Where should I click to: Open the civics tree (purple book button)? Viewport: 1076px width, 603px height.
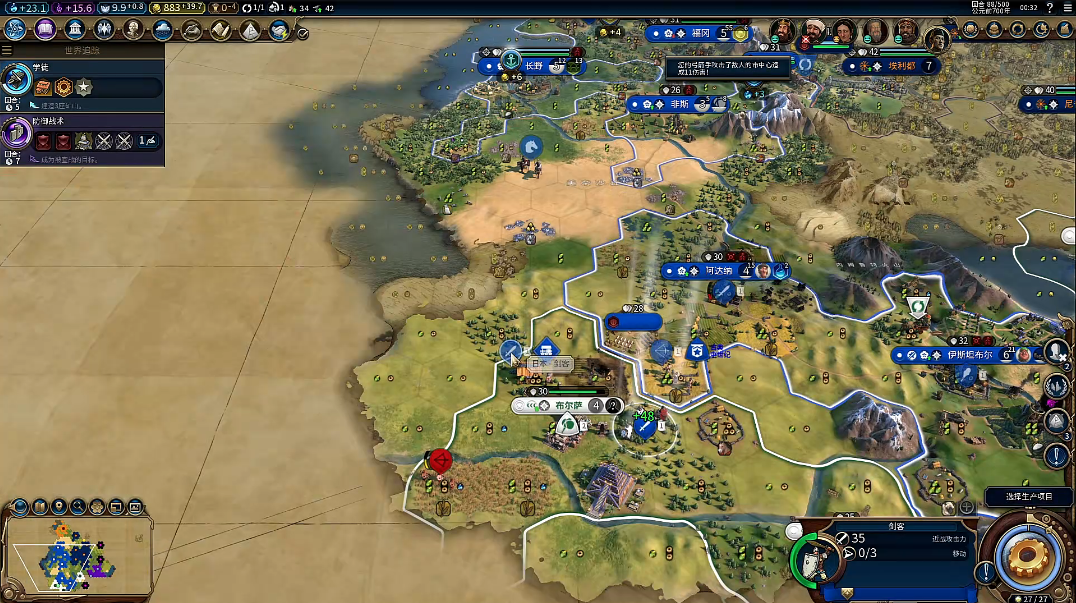click(x=45, y=29)
